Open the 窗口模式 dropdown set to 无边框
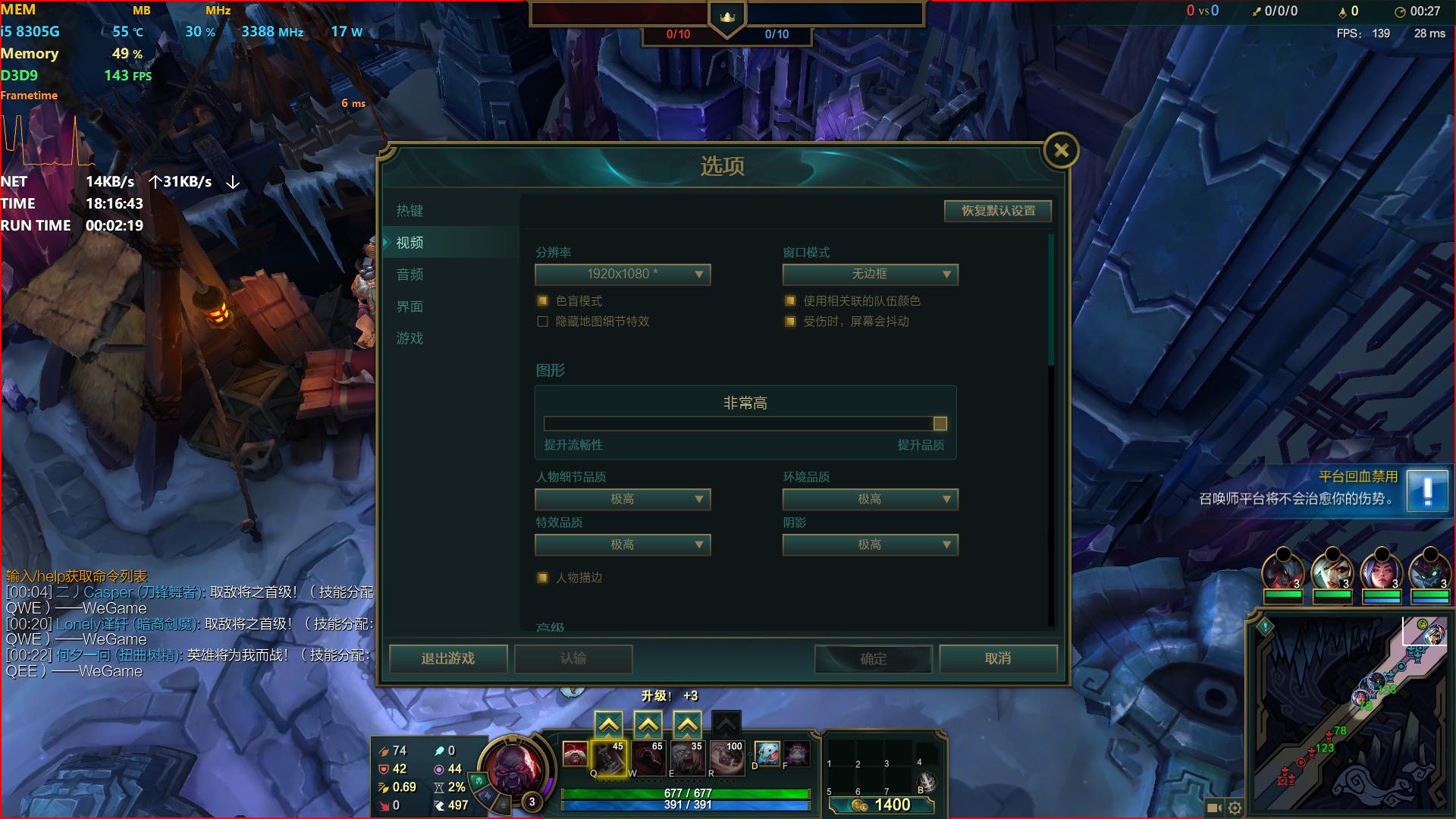The width and height of the screenshot is (1456, 819). (870, 275)
